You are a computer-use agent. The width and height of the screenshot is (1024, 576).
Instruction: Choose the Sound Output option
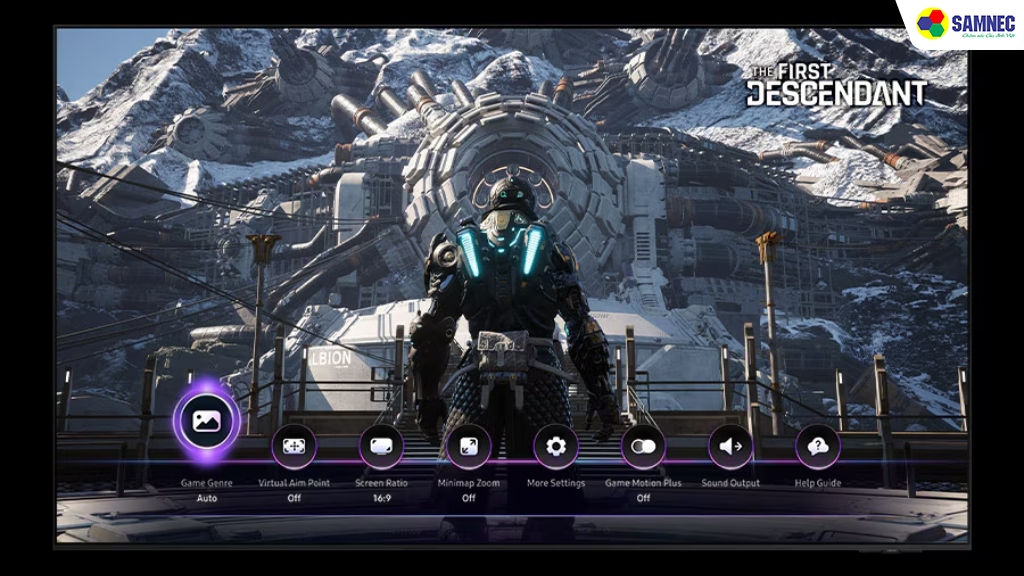tap(731, 446)
